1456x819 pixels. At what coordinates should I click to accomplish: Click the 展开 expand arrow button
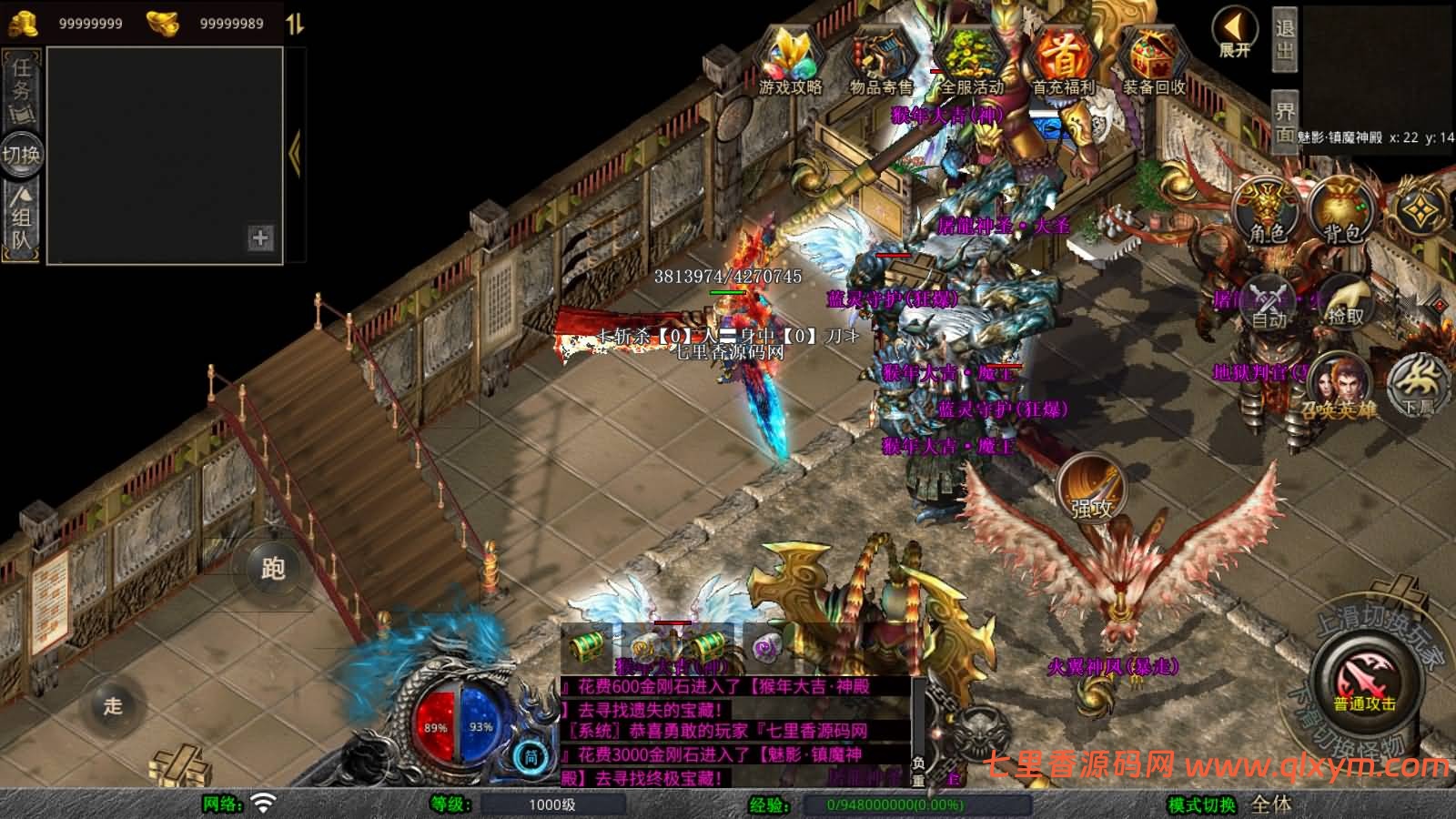[1234, 33]
